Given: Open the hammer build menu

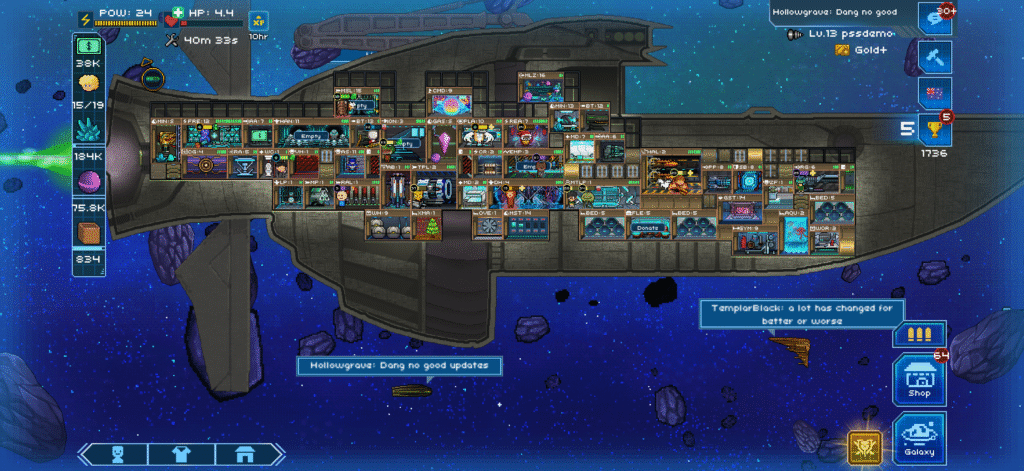Looking at the screenshot, I should 934,56.
